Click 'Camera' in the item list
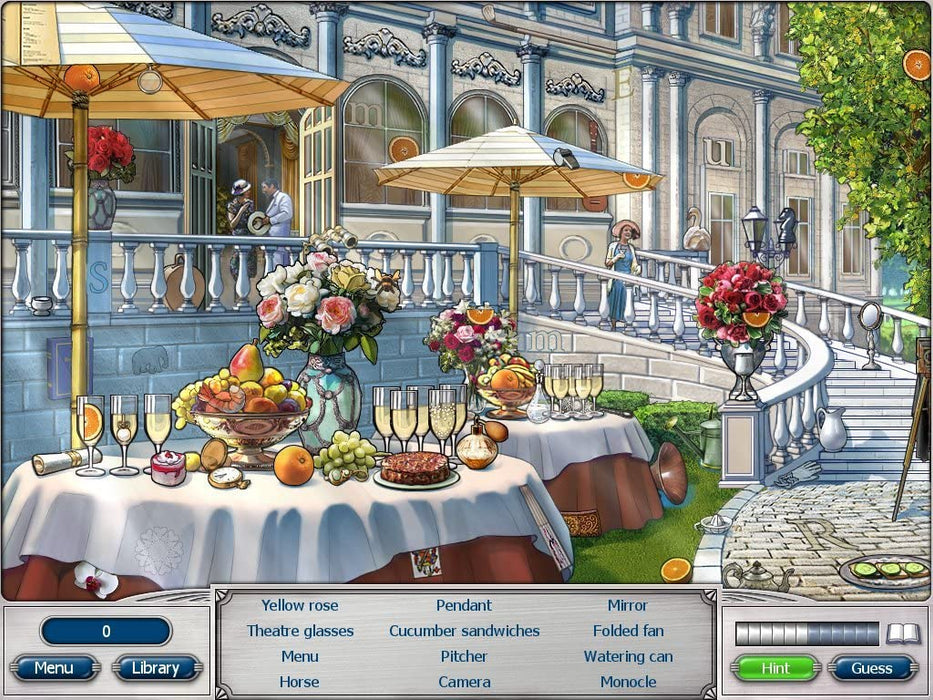933x700 pixels. (x=464, y=682)
